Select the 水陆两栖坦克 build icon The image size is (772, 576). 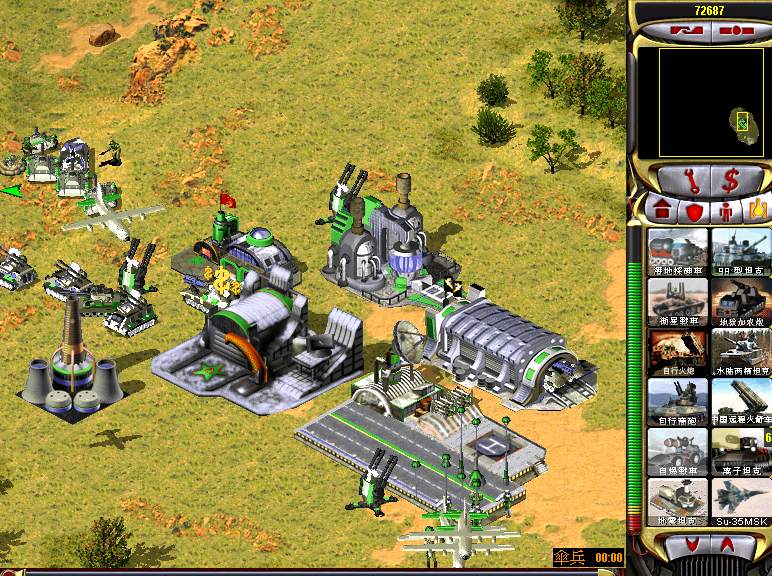[x=741, y=351]
